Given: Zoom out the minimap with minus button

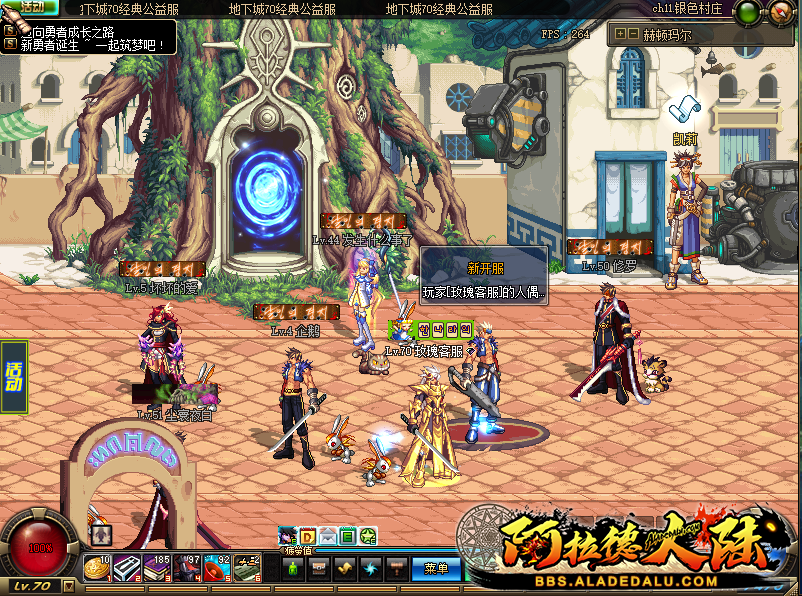Looking at the screenshot, I should pos(634,34).
